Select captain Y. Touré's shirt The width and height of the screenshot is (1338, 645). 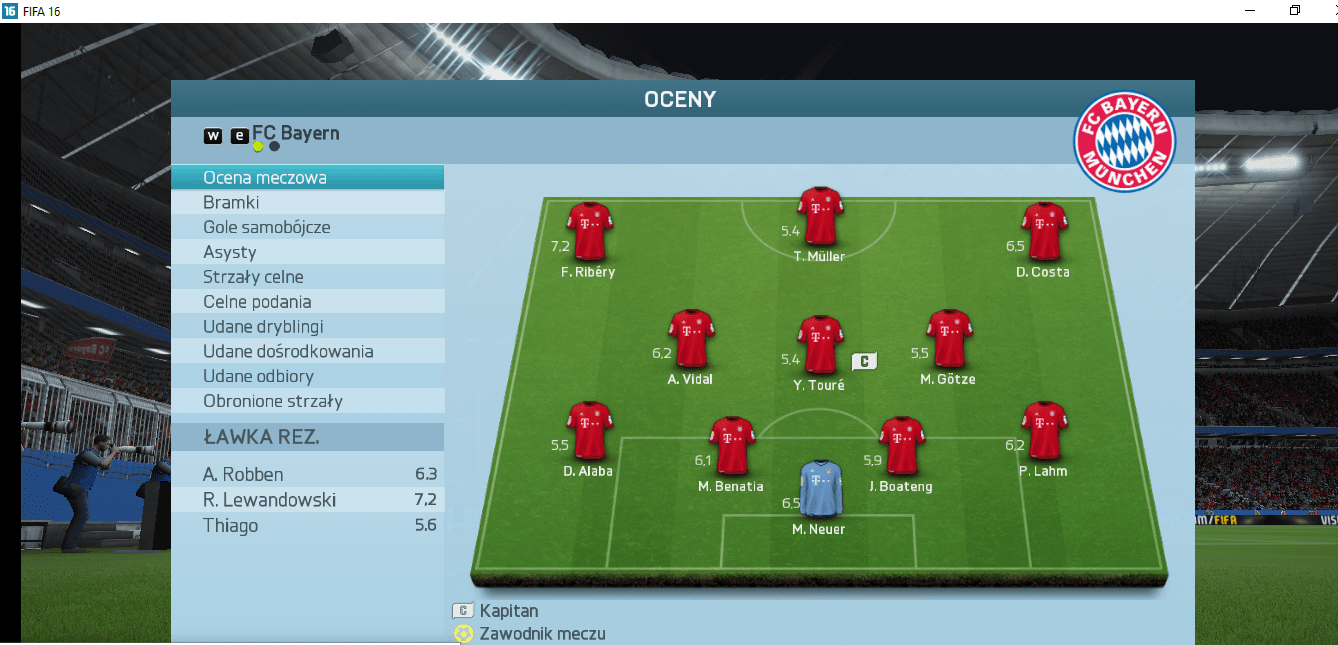(820, 344)
